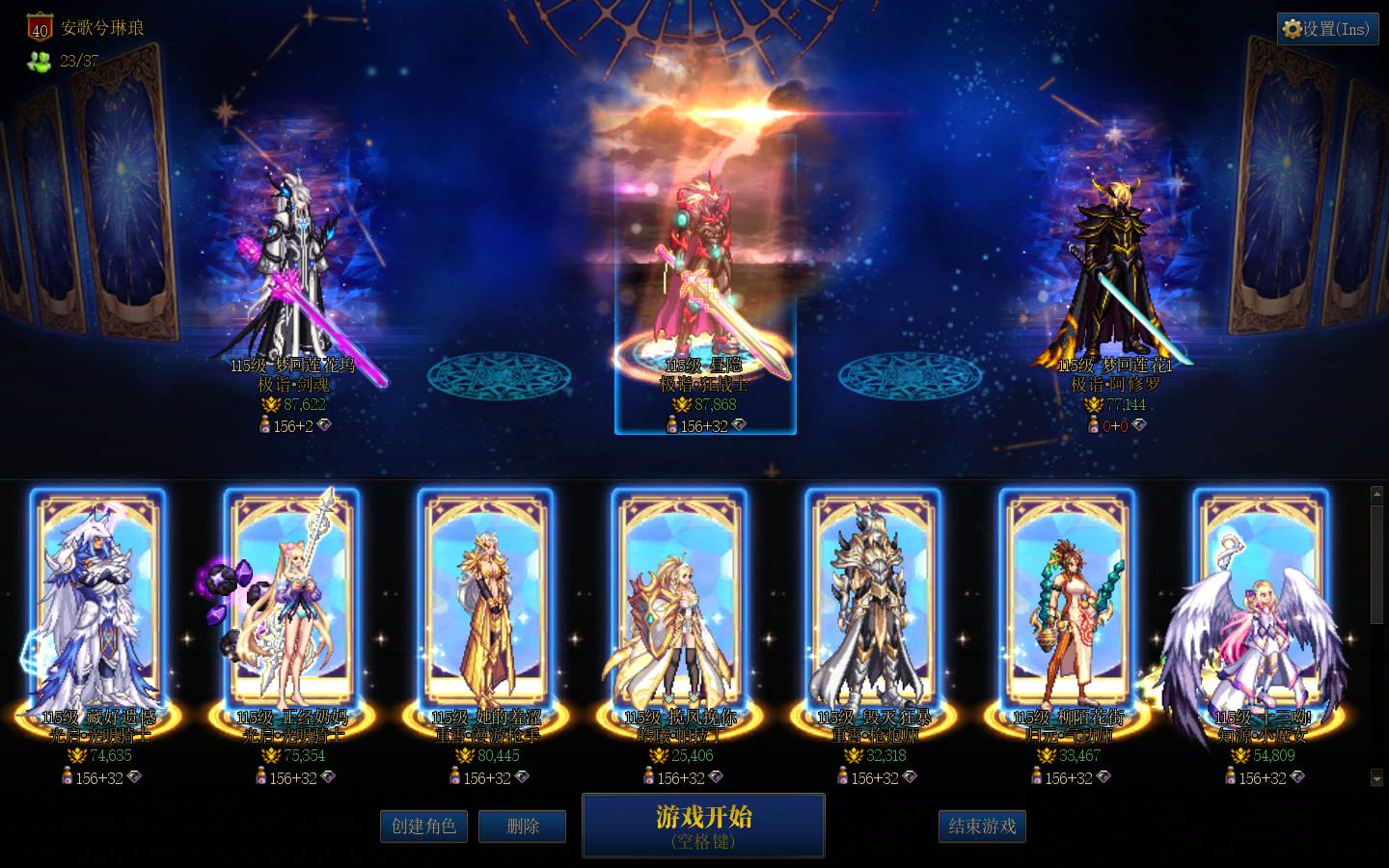Image resolution: width=1389 pixels, height=868 pixels.
Task: Click the scrollbar up arrow on character list
Action: pyautogui.click(x=1376, y=494)
